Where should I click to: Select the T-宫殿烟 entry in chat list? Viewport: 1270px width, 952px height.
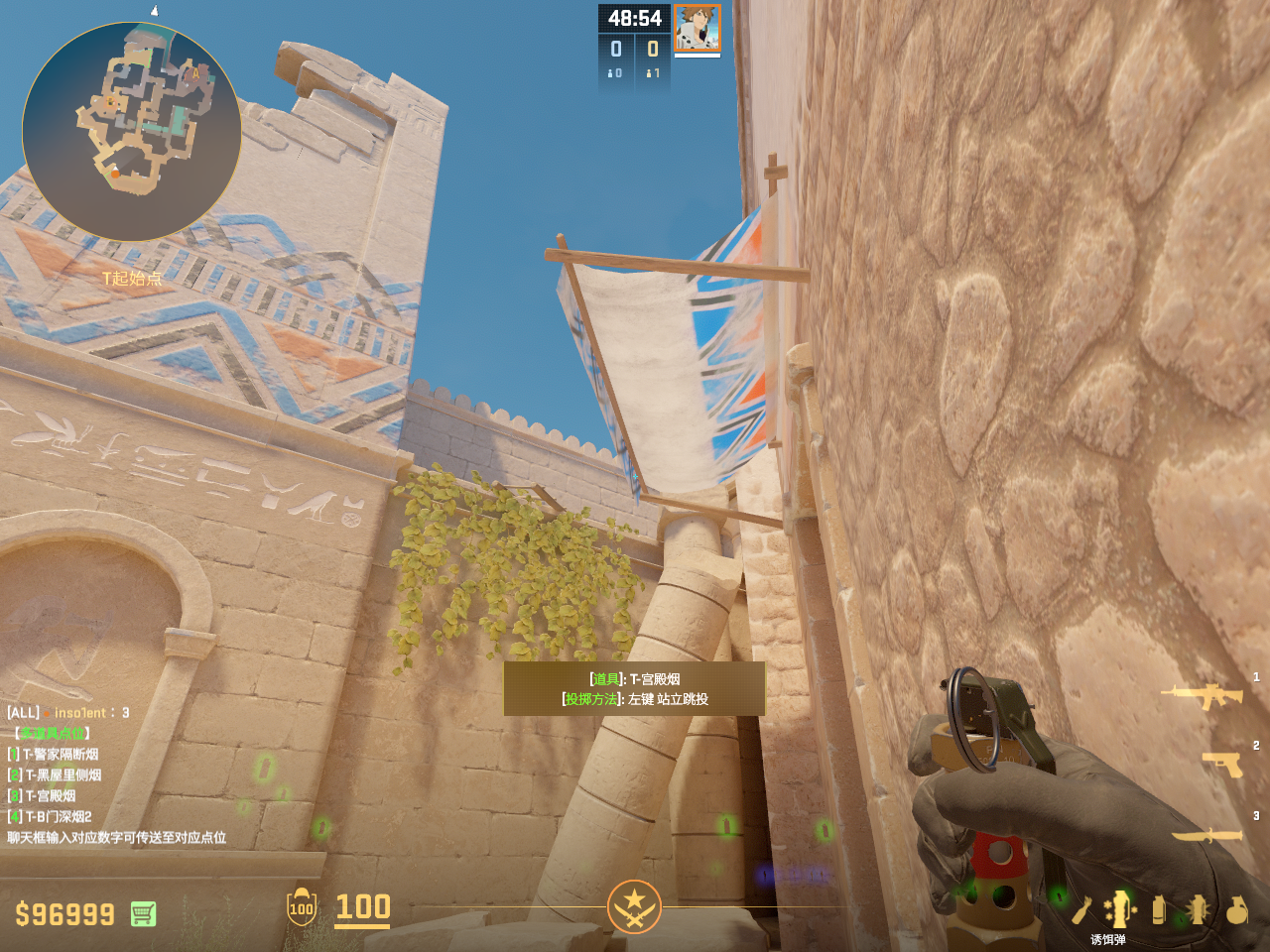(50, 796)
